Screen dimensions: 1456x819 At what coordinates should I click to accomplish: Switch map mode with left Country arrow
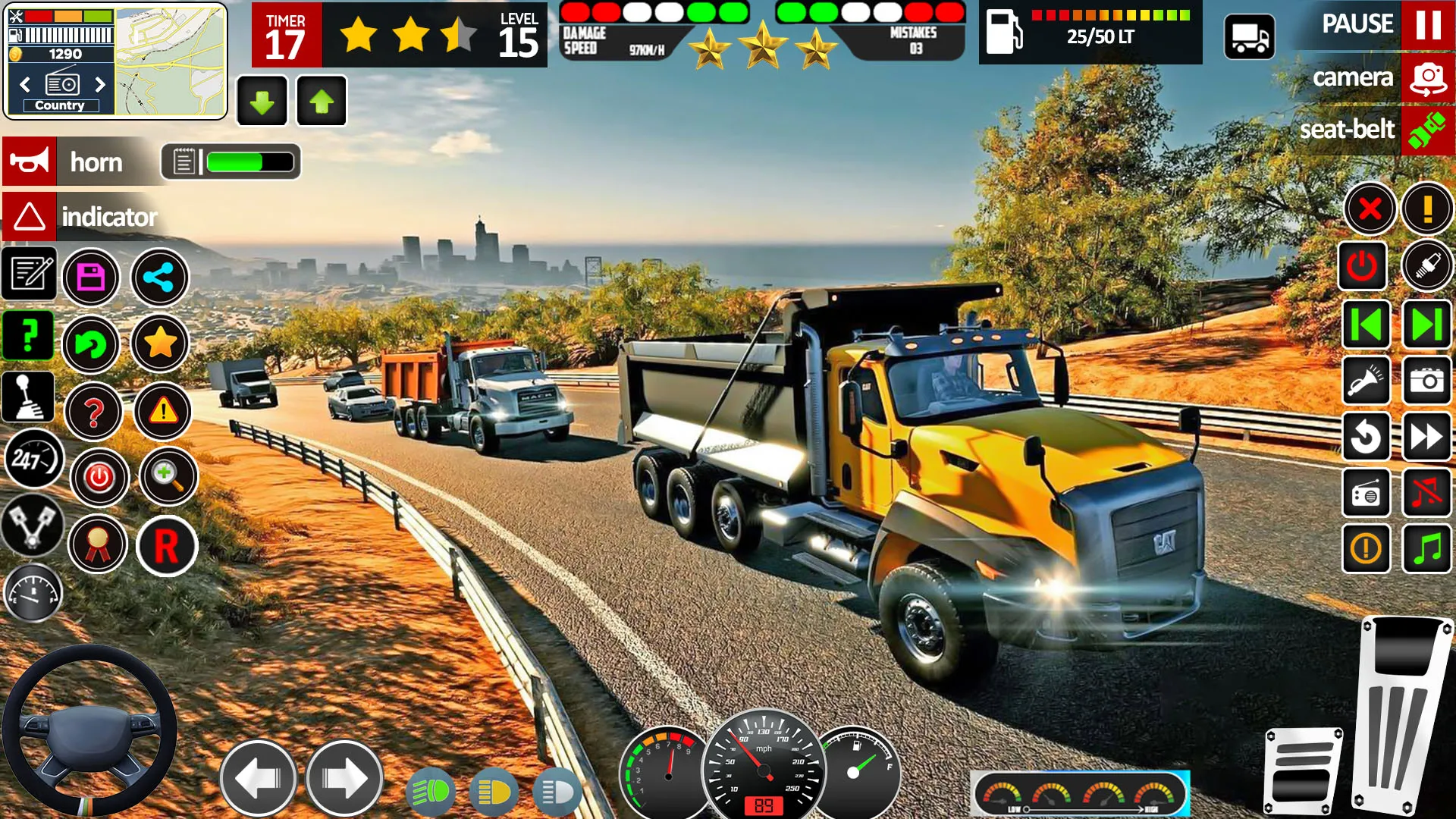click(24, 85)
